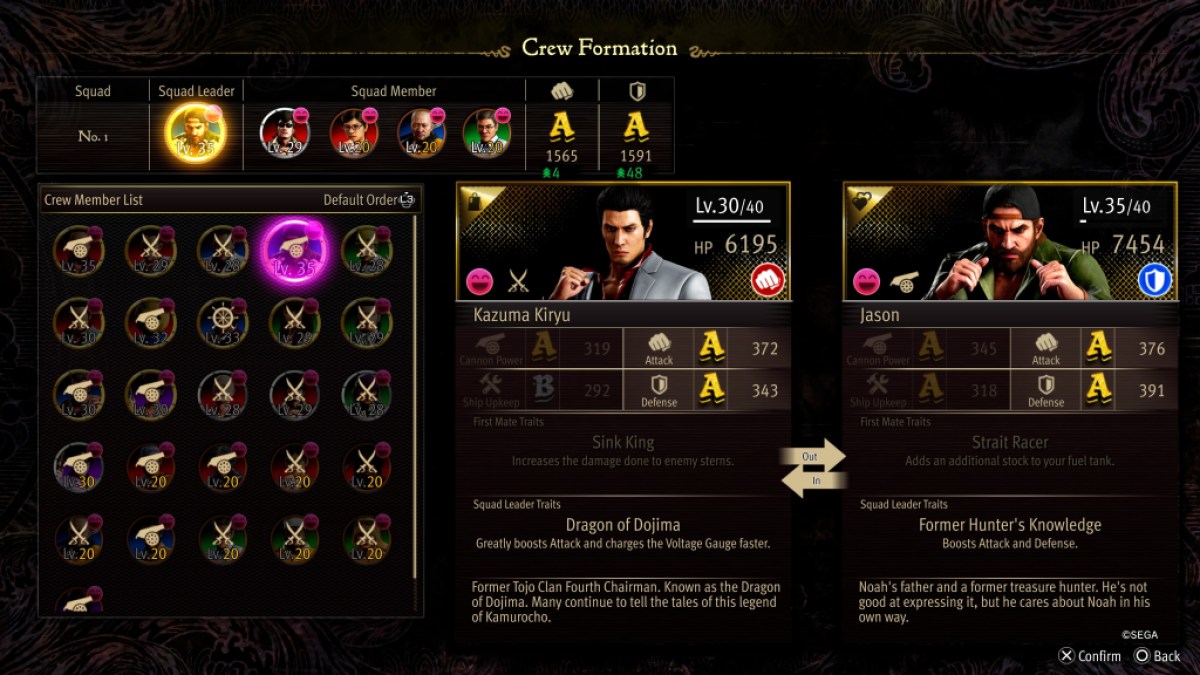Click the Out swap arrow

tap(812, 456)
